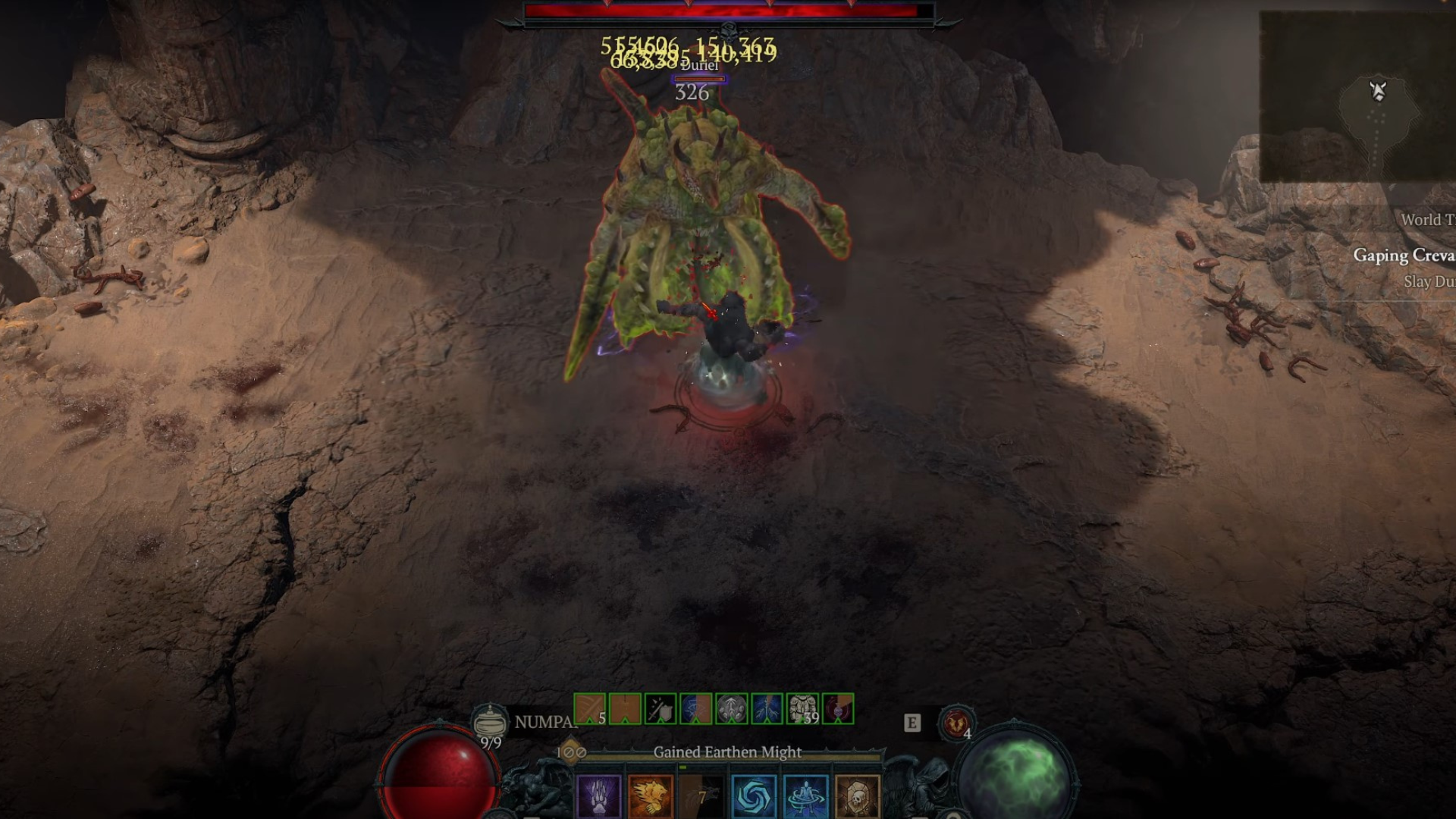Use the skull stone tablet skill
The height and width of the screenshot is (819, 1456).
[x=857, y=796]
